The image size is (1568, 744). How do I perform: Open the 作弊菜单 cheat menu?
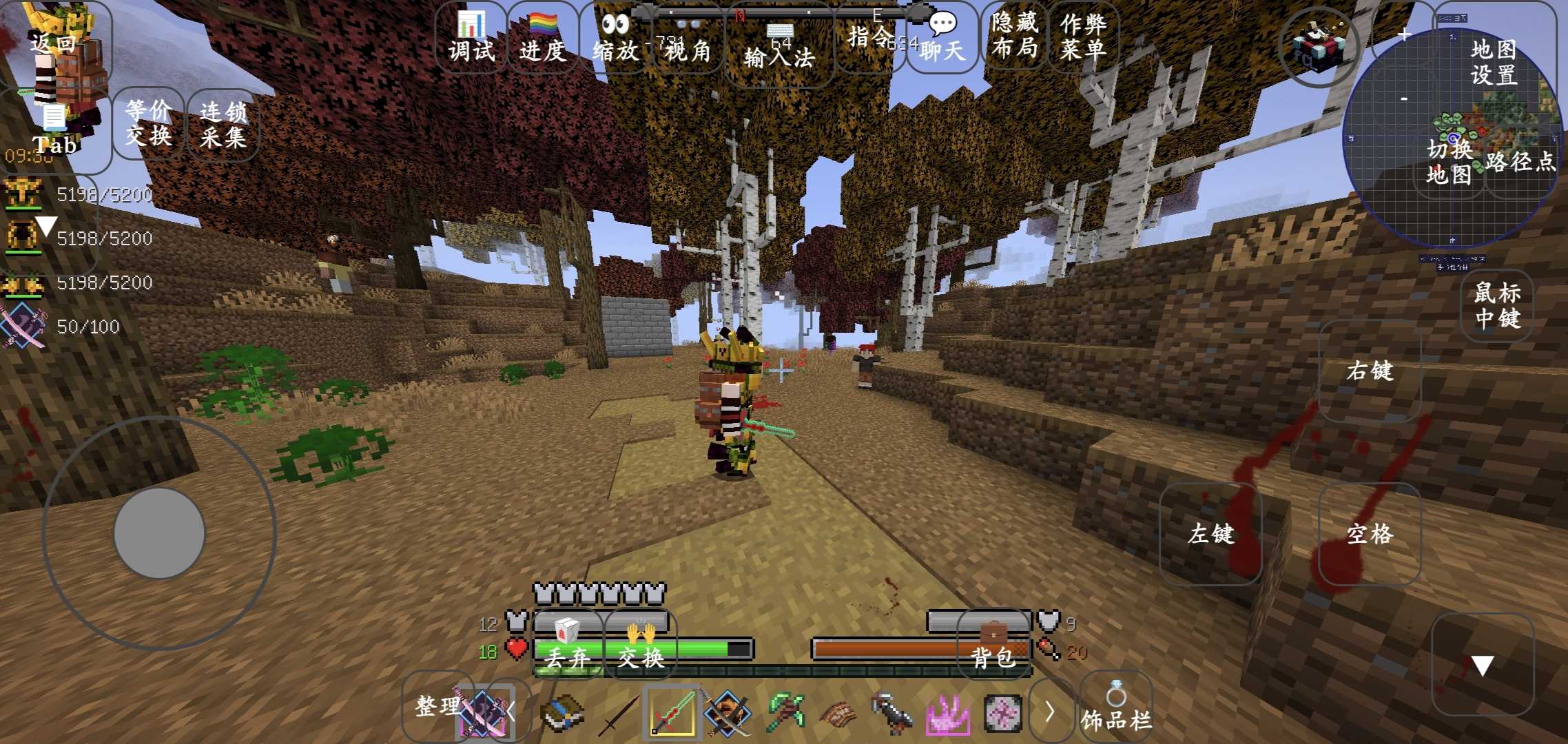1083,36
